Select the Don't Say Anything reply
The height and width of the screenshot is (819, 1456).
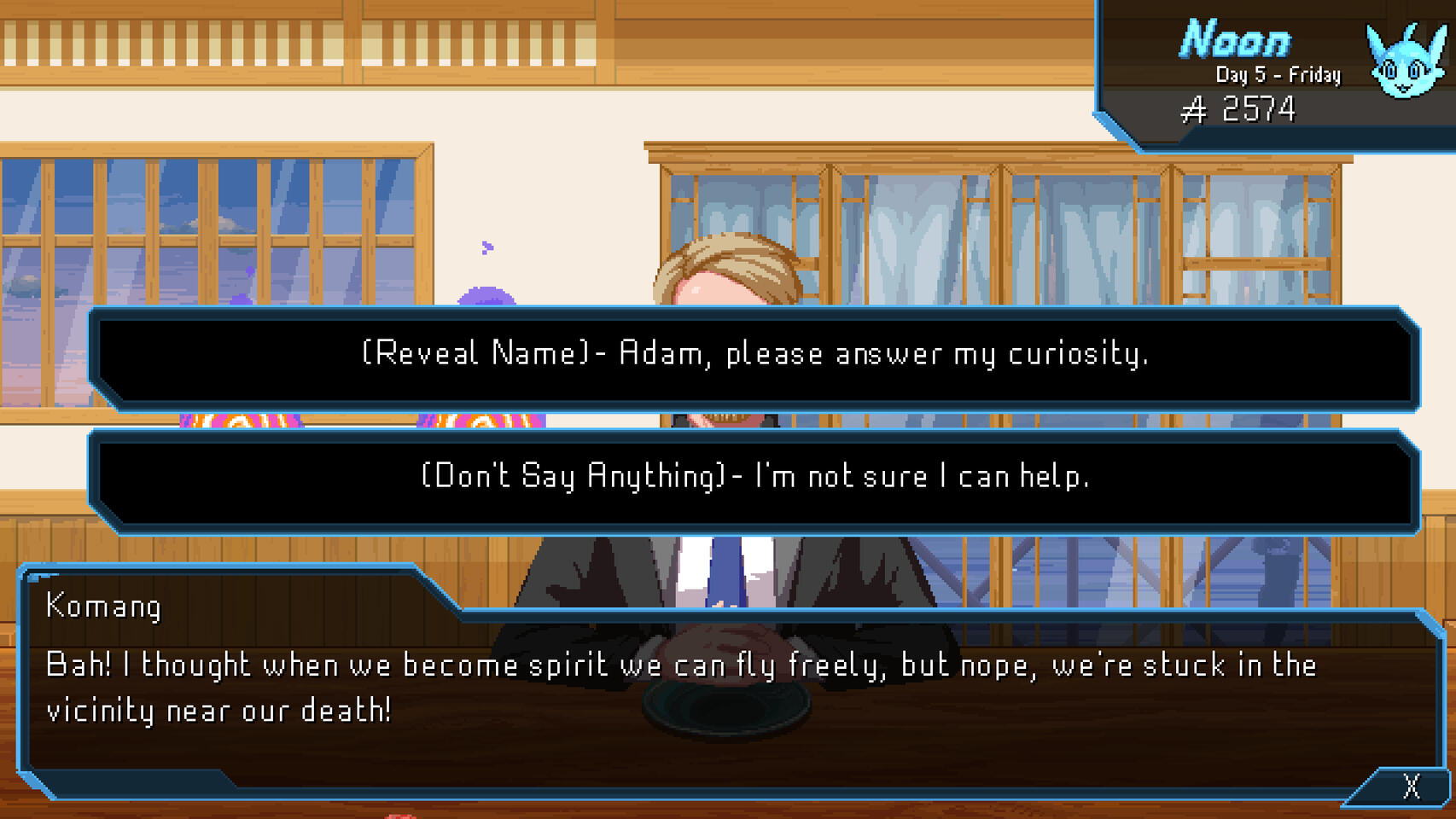point(754,477)
